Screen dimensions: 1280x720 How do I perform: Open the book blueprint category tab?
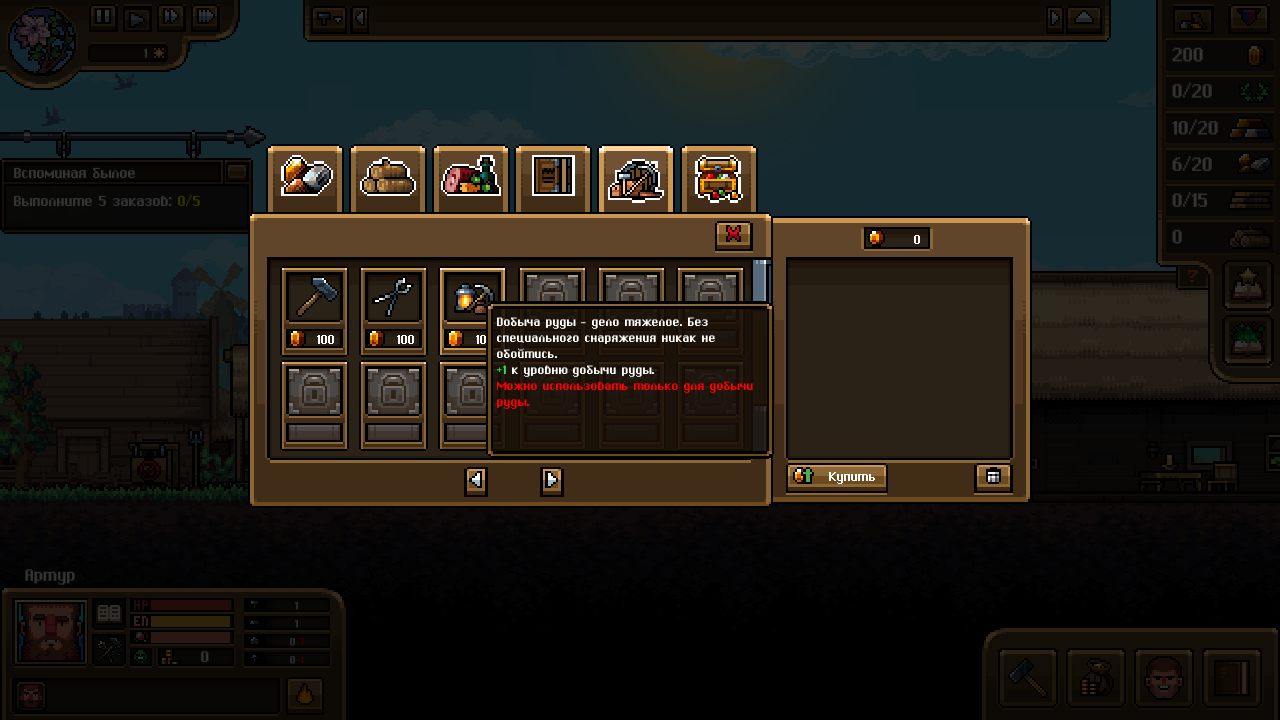click(x=553, y=179)
